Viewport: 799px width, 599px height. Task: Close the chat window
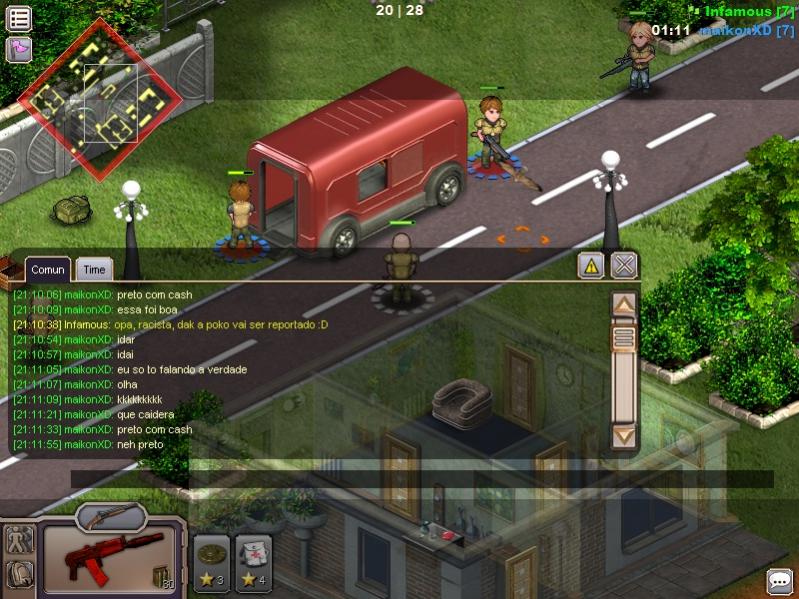tap(624, 266)
